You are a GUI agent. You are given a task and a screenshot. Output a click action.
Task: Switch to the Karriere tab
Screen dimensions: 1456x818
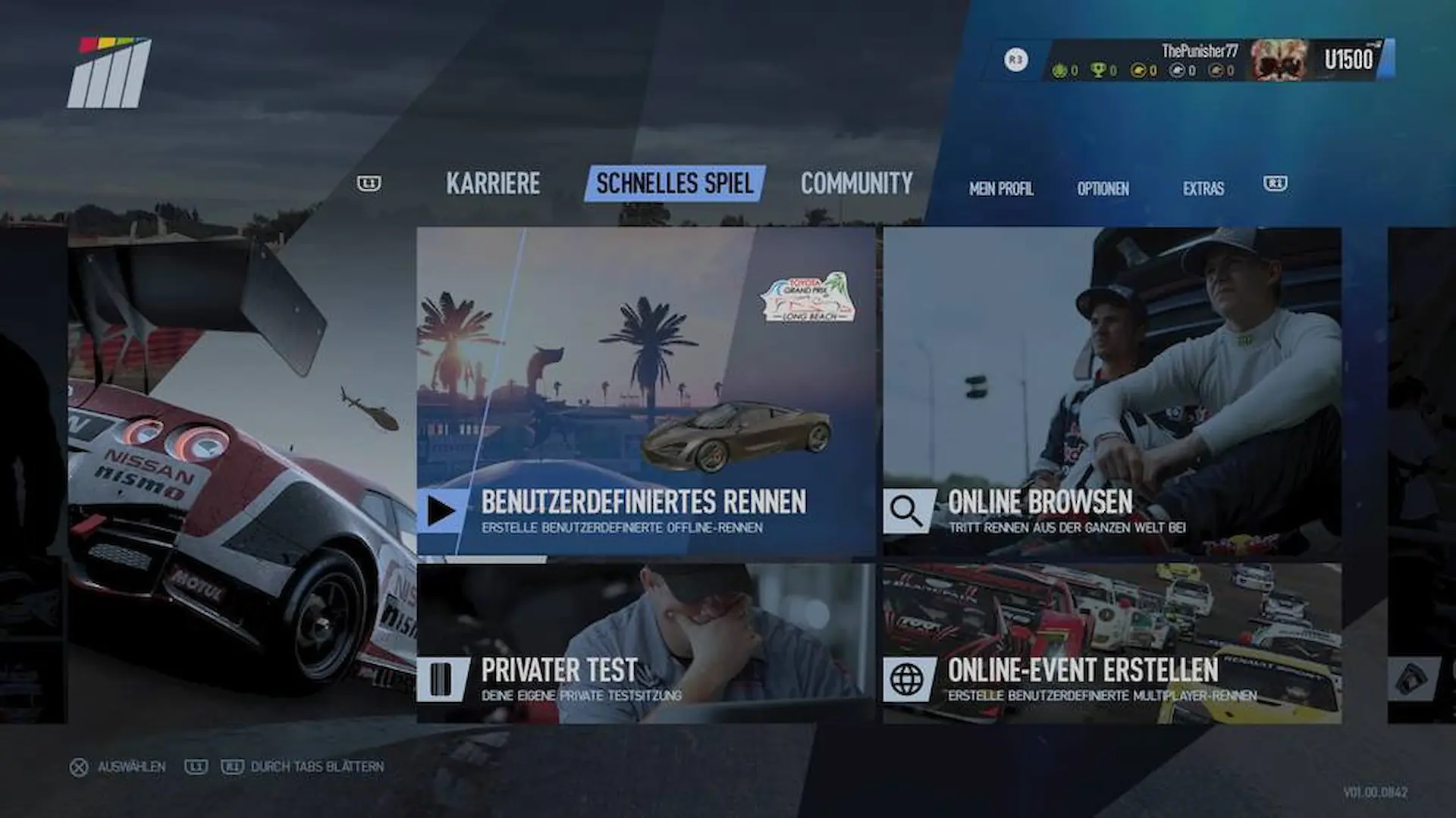click(x=493, y=183)
